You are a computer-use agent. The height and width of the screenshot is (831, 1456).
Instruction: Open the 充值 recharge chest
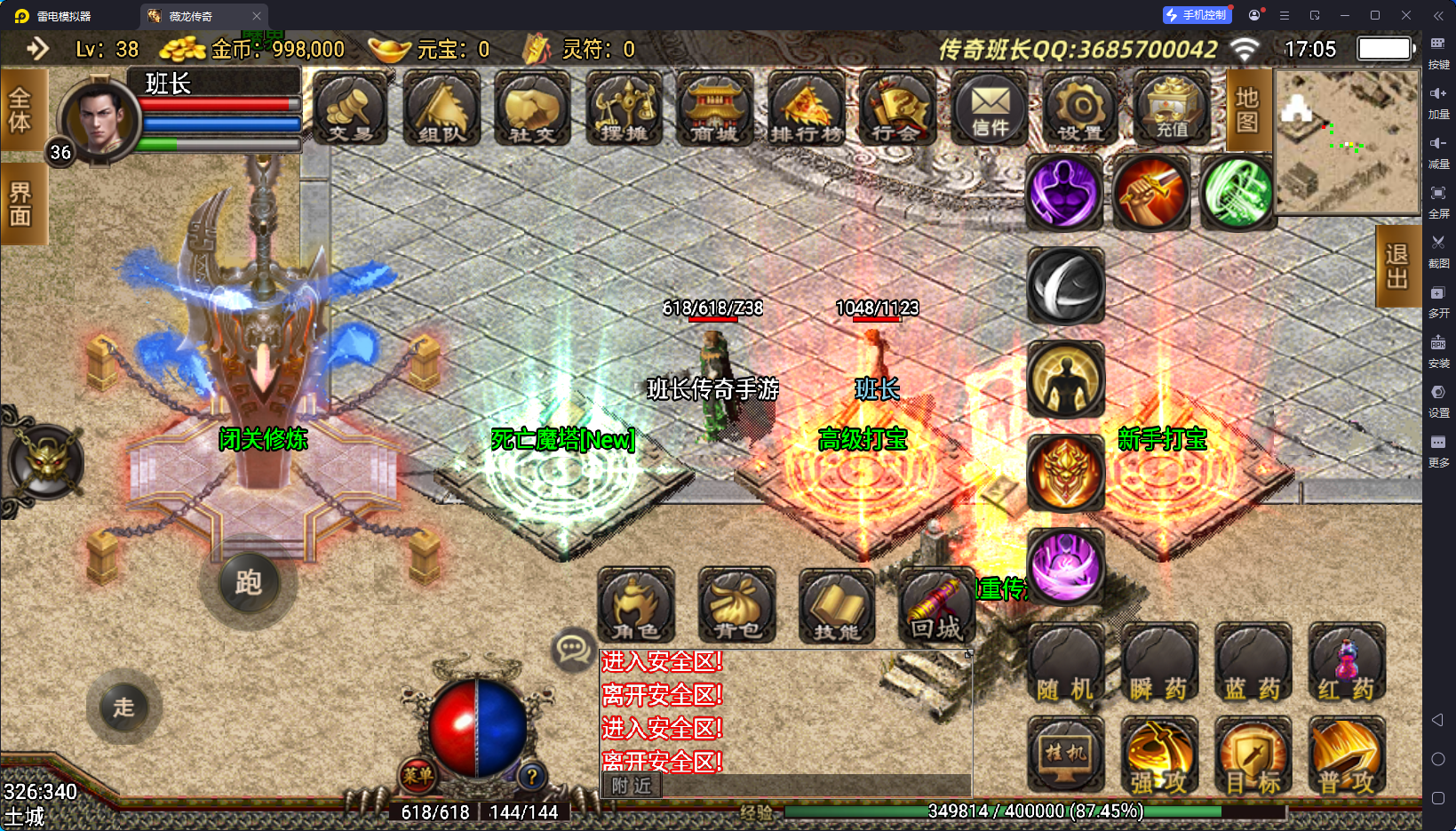tap(1172, 109)
